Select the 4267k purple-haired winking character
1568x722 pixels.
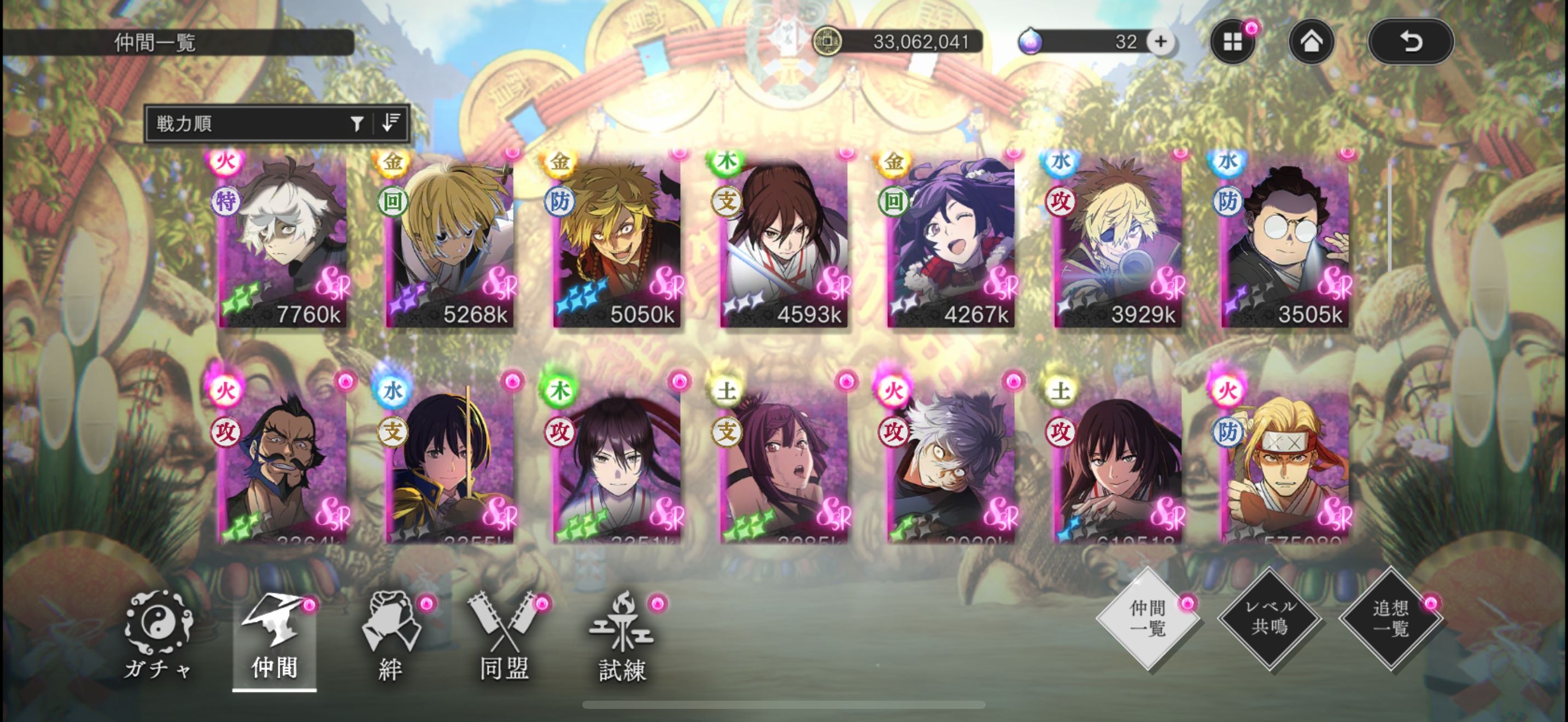point(951,241)
